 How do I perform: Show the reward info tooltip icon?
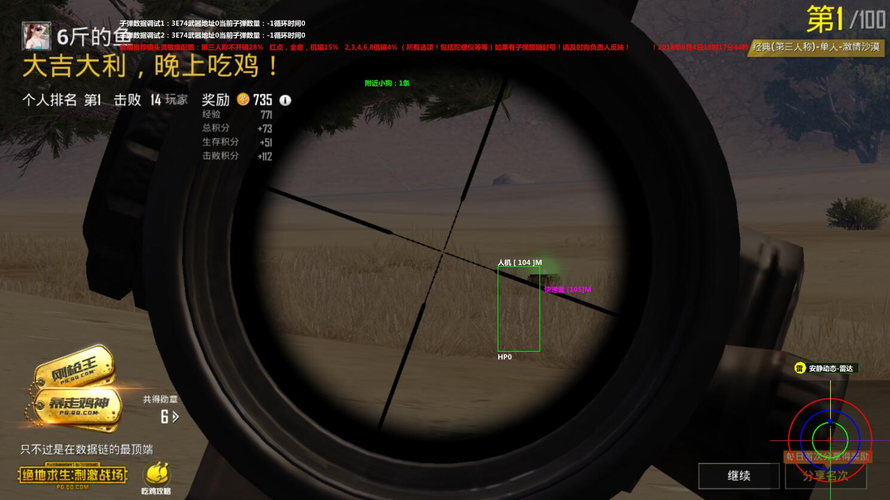pyautogui.click(x=285, y=100)
